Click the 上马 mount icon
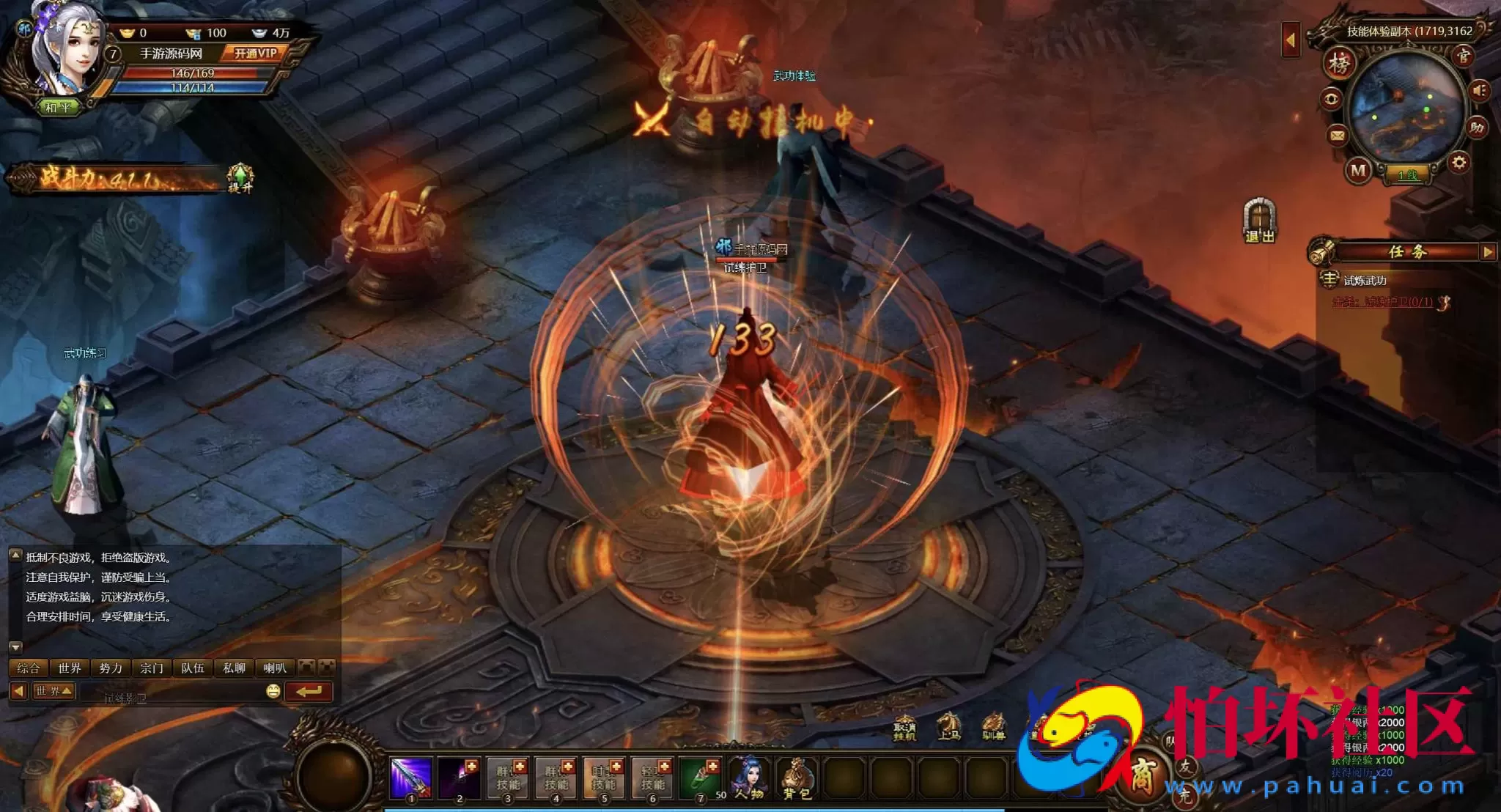 coord(949,726)
